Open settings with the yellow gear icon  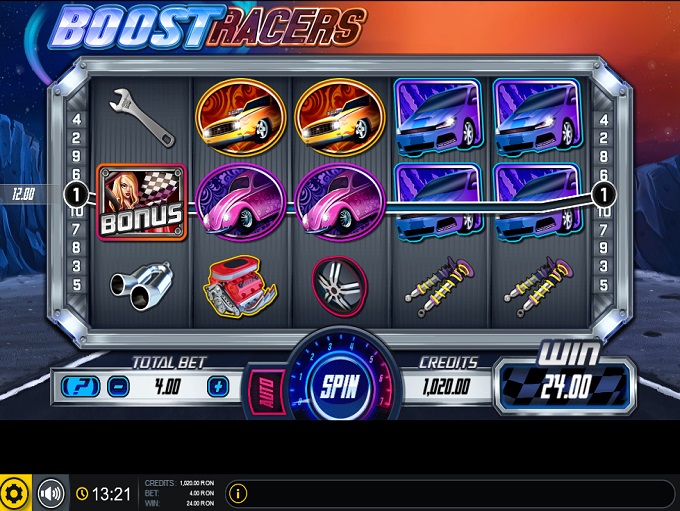15,493
